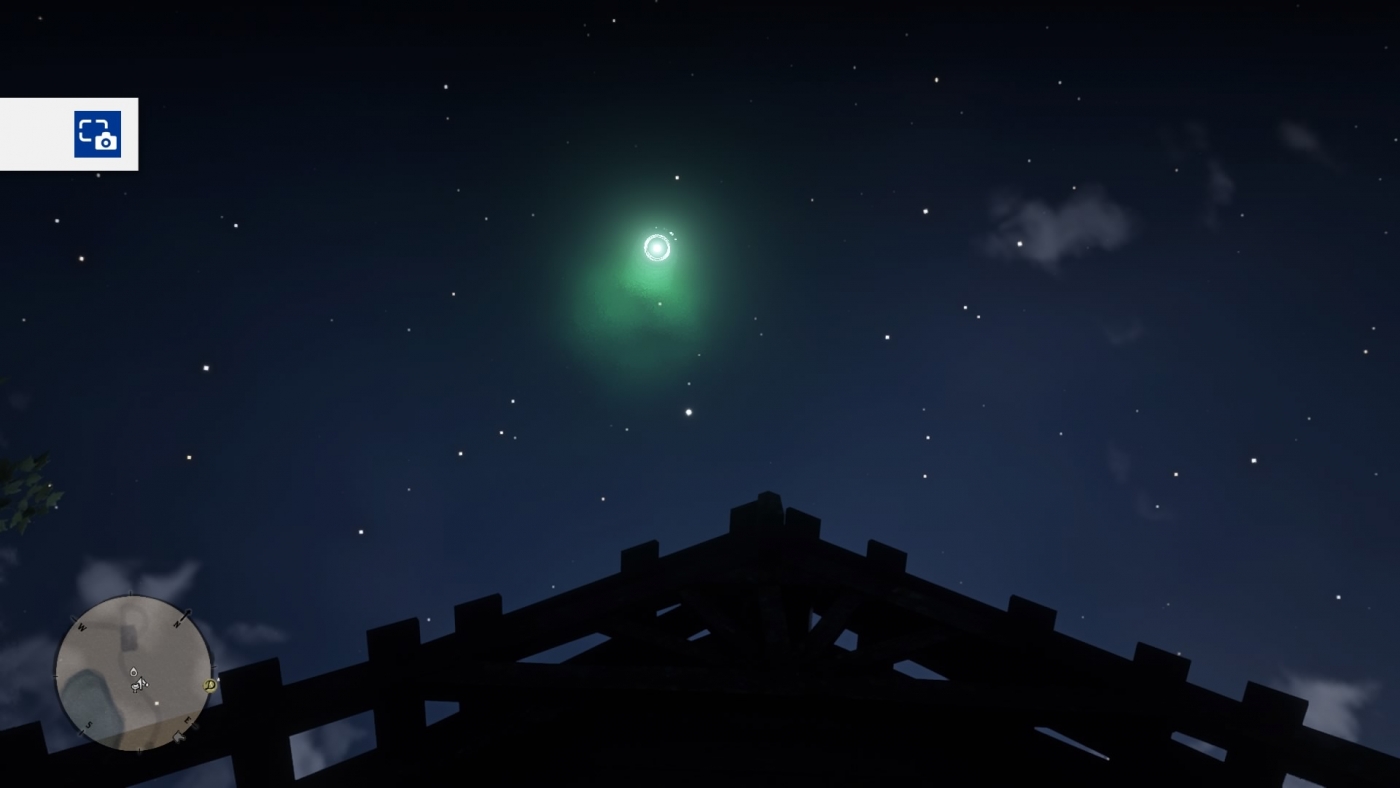
Task: Click the S compass letter on the minimap
Action: [x=88, y=724]
